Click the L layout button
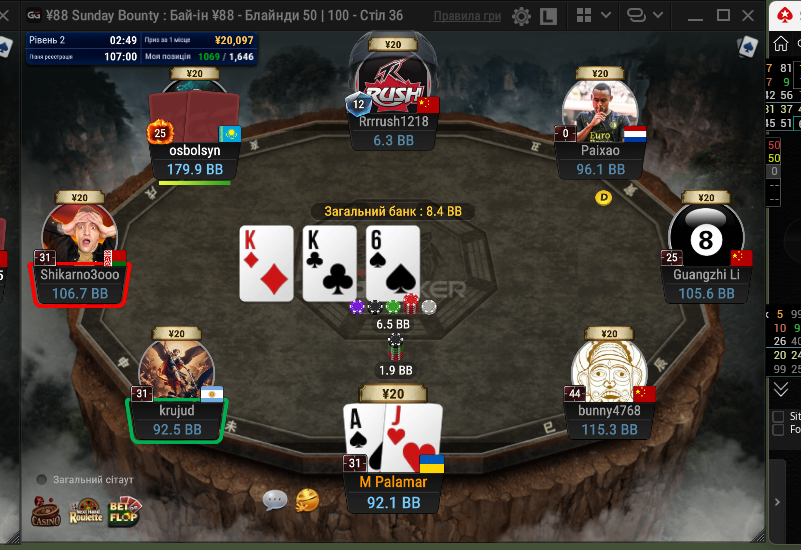Viewport: 801px width, 550px height. pyautogui.click(x=548, y=16)
